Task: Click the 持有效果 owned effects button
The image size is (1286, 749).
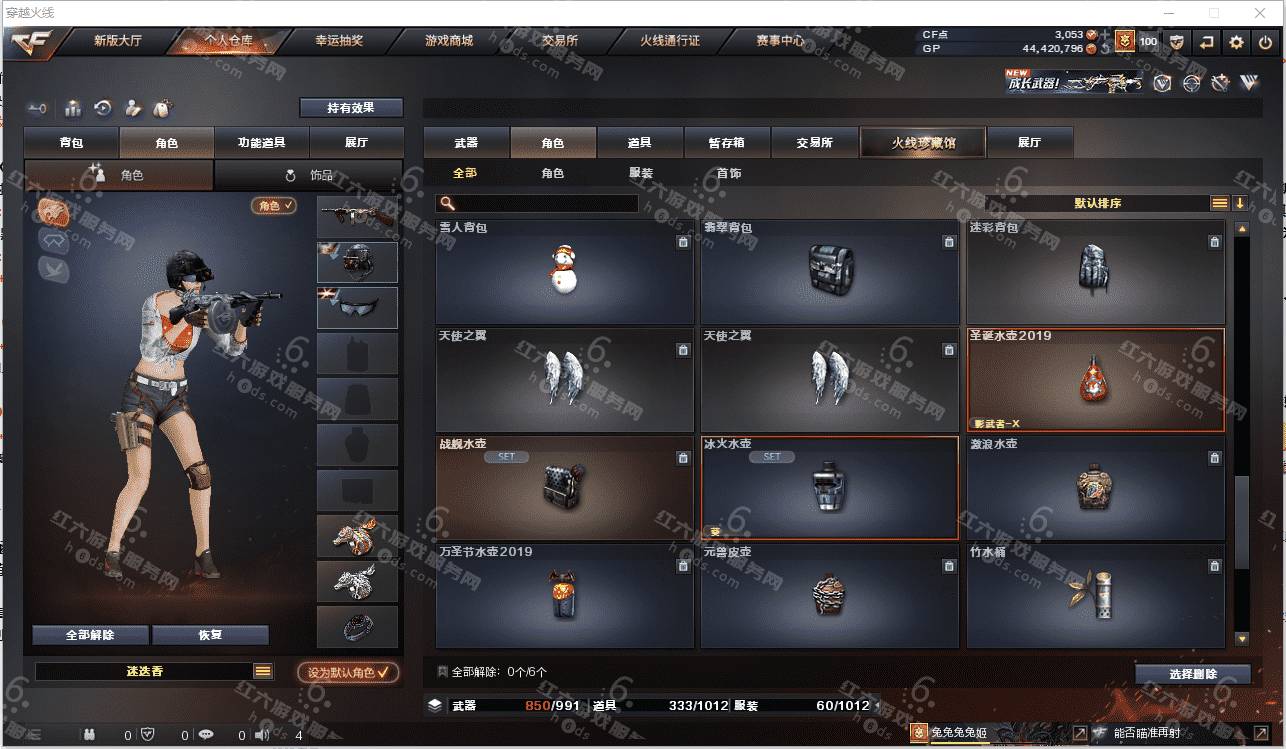Action: point(351,107)
